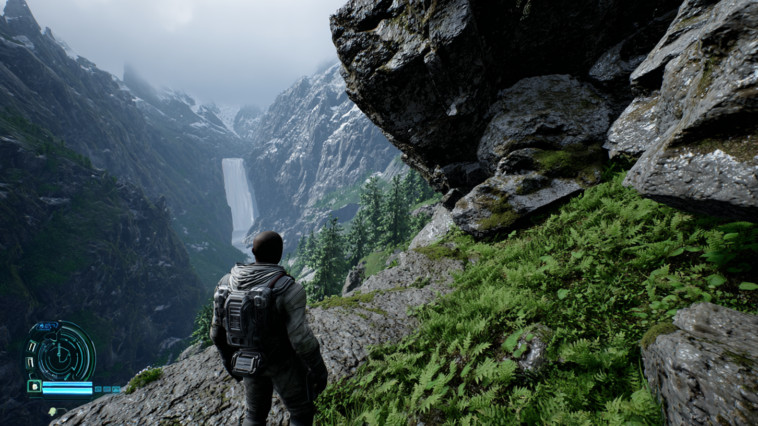758x426 pixels.
Task: Select the square icon beside the blue bars
Action: click(x=34, y=386)
